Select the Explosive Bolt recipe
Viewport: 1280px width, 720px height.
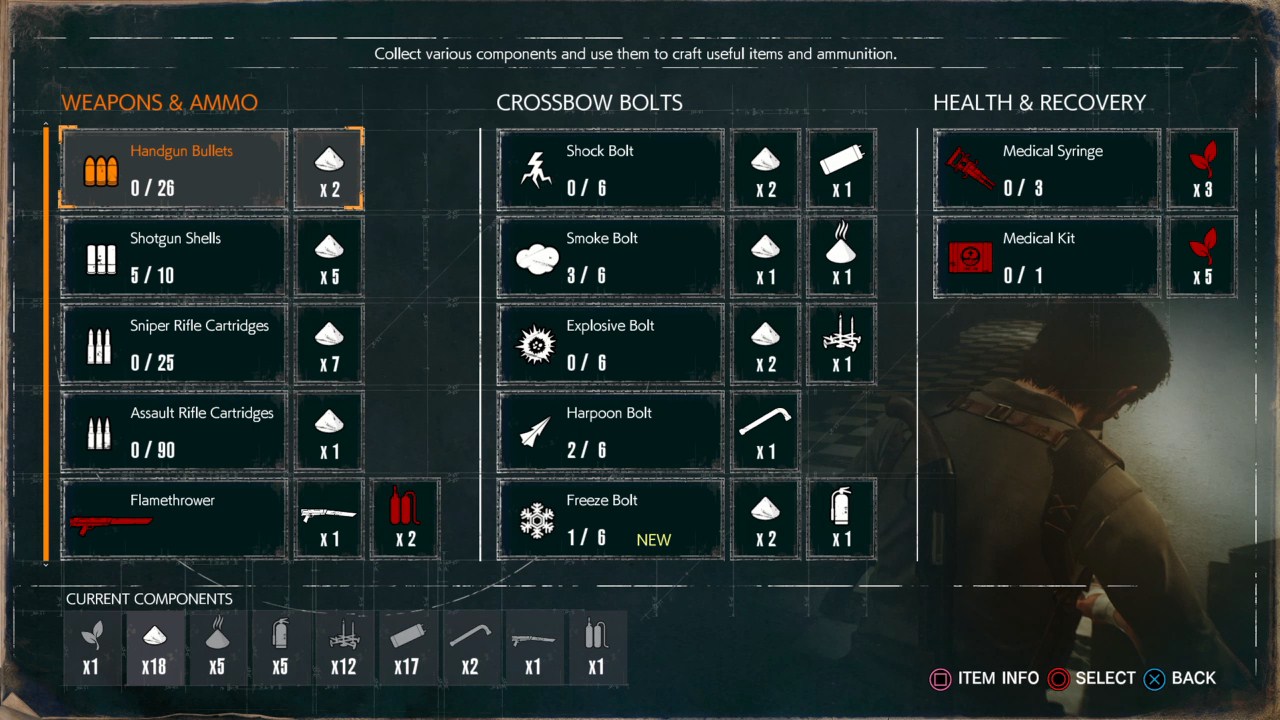coord(610,344)
